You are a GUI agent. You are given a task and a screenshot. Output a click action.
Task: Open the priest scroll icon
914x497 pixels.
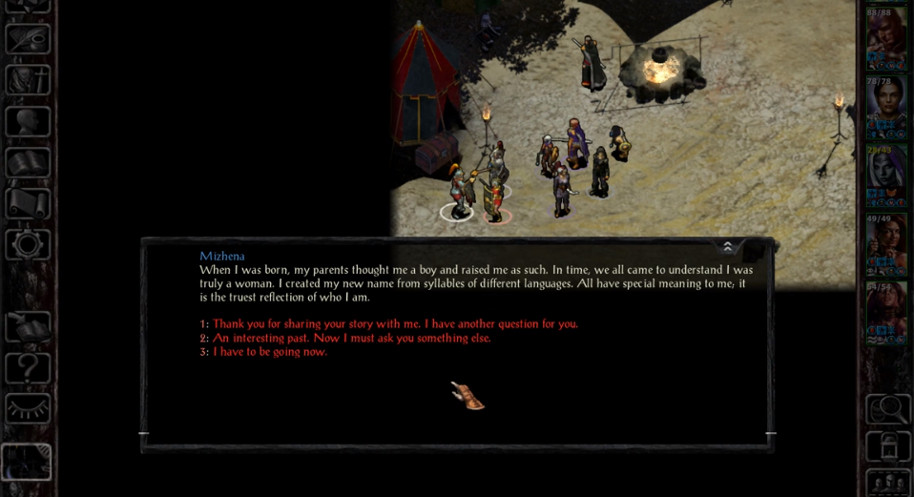pos(27,203)
